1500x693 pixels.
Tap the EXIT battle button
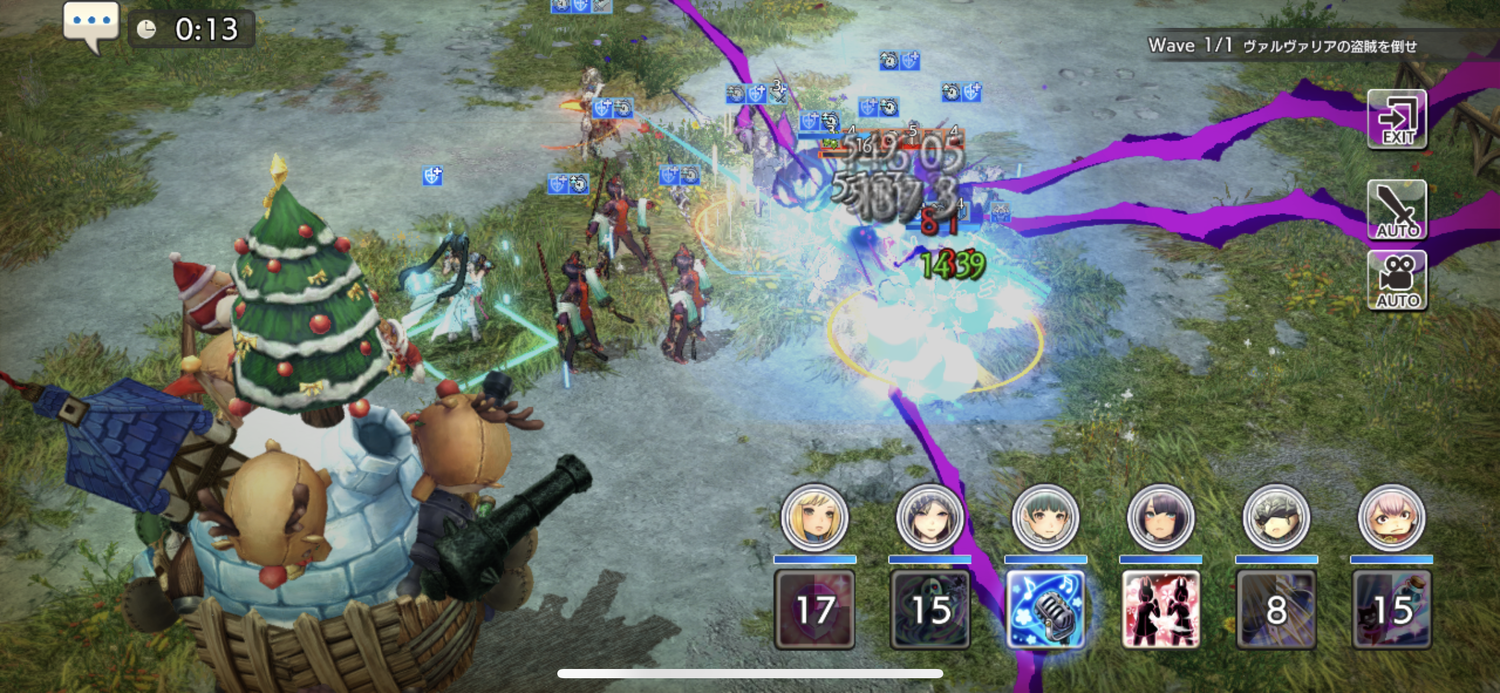pyautogui.click(x=1397, y=119)
